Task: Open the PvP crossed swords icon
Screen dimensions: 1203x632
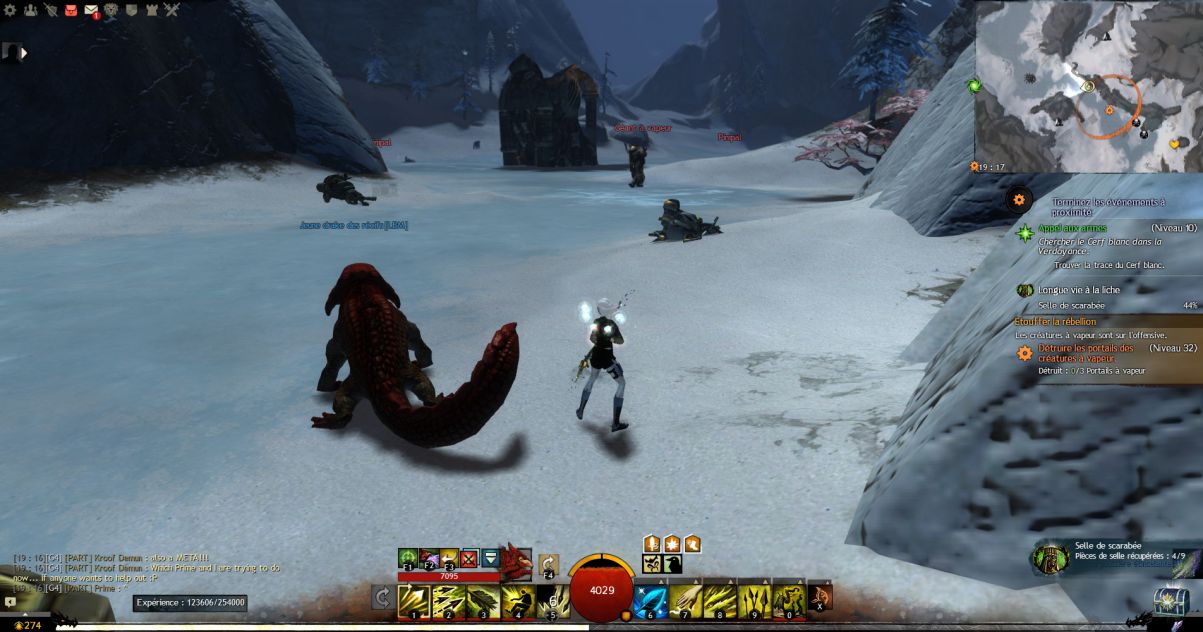Action: (171, 10)
